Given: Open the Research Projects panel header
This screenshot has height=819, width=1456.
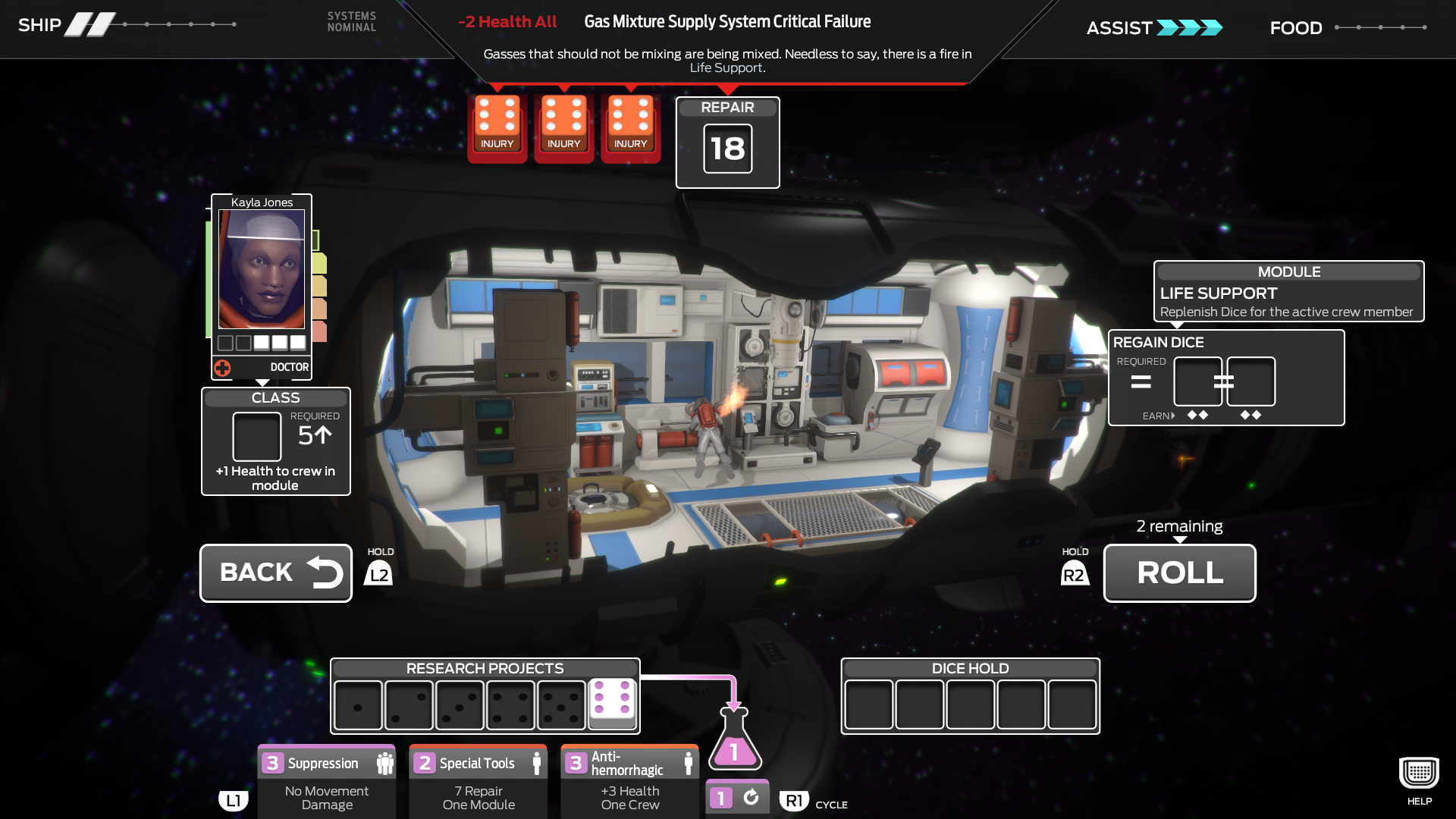Looking at the screenshot, I should coord(485,668).
